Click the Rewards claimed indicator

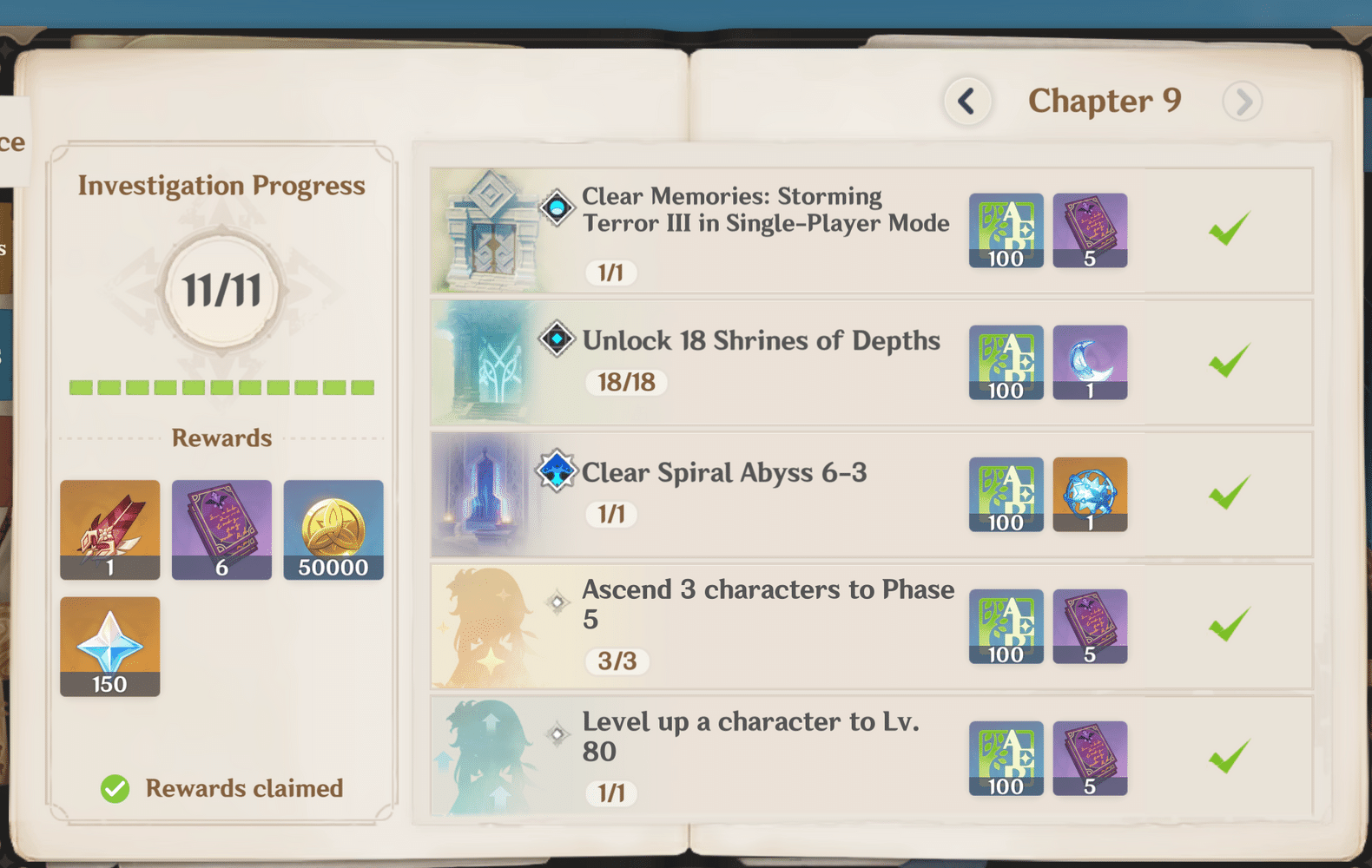pos(221,788)
